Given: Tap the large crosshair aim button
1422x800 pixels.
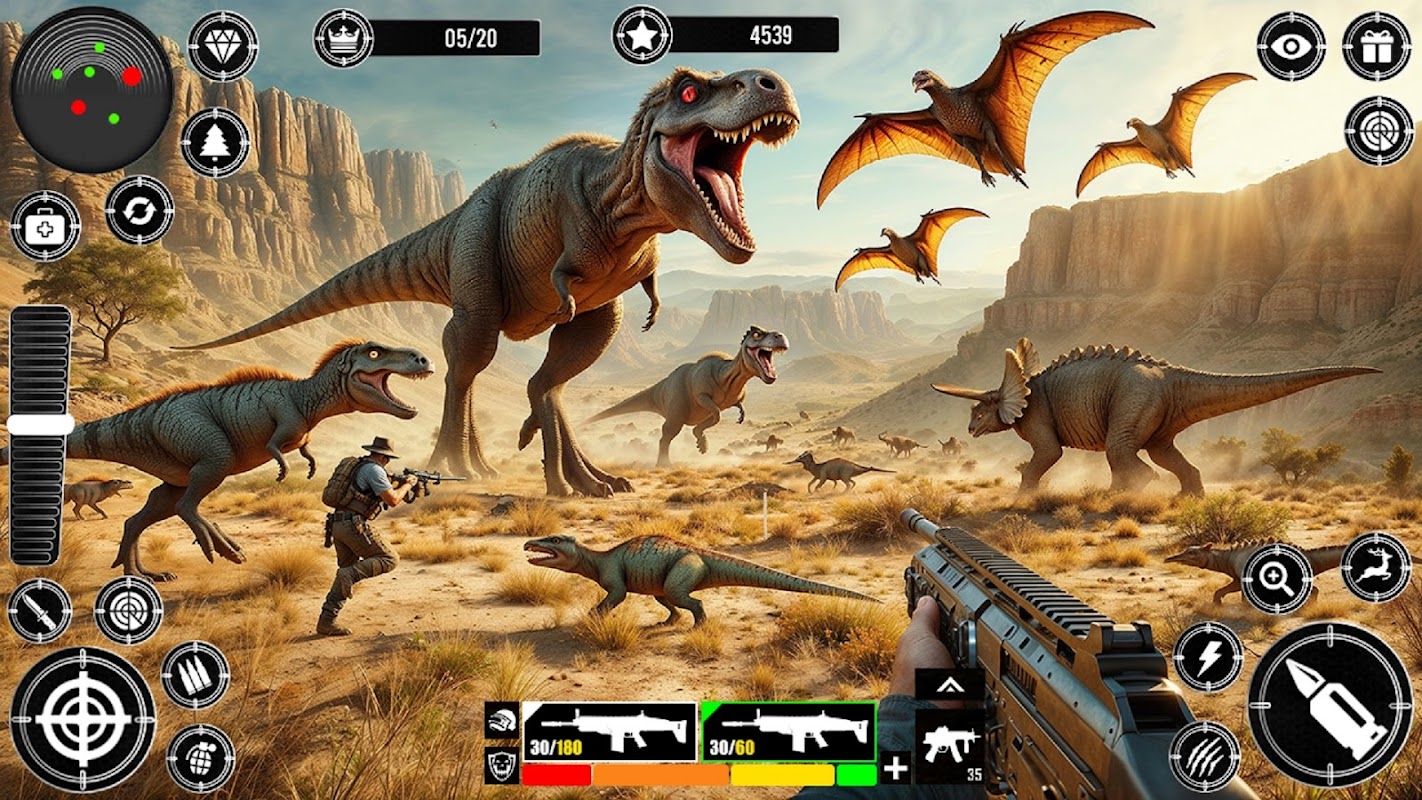Looking at the screenshot, I should coord(83,719).
